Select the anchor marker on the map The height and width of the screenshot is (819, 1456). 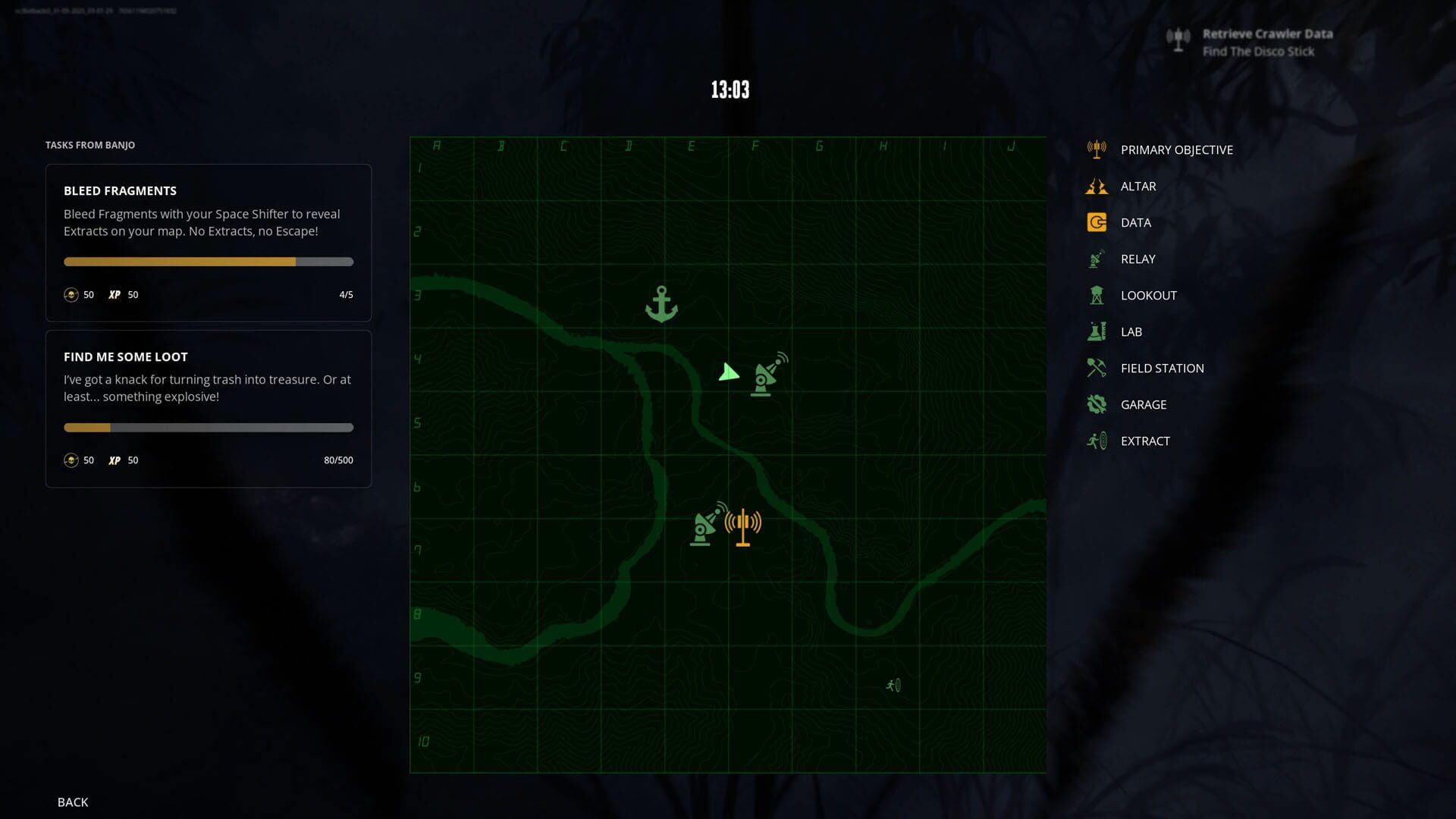(x=661, y=305)
